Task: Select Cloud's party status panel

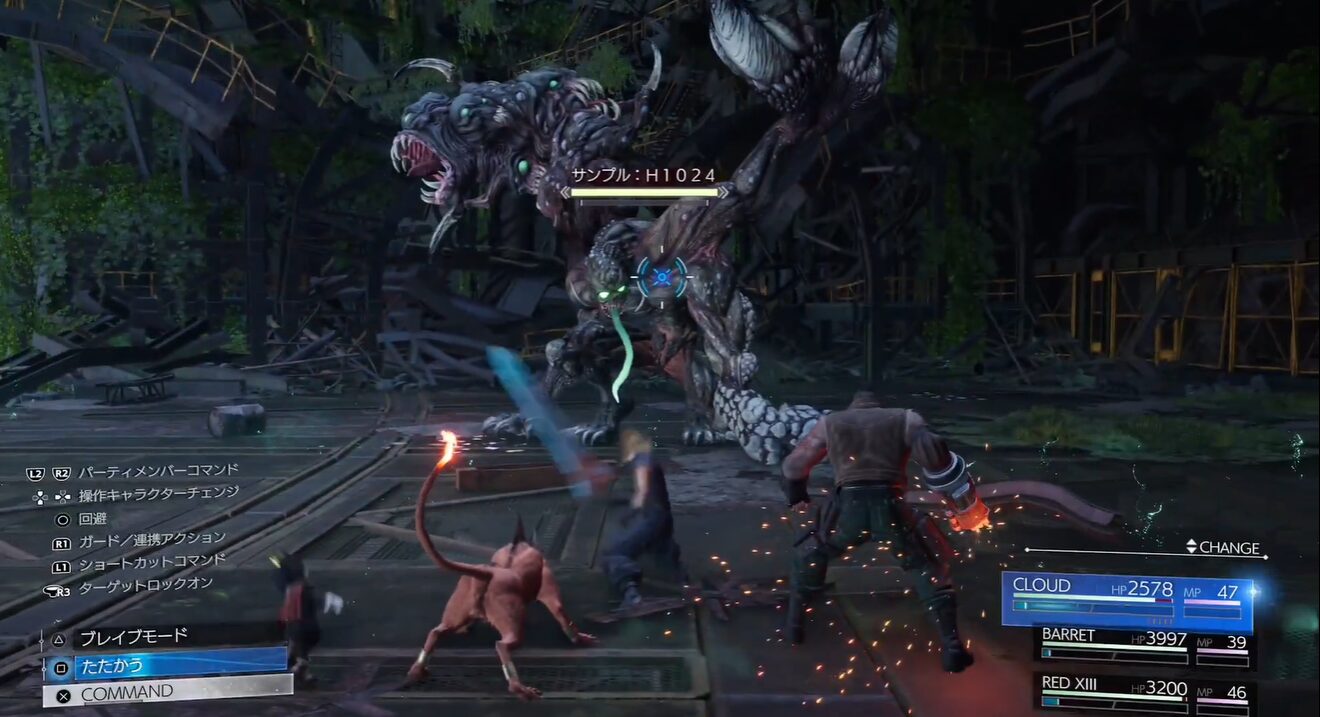Action: click(x=1126, y=598)
